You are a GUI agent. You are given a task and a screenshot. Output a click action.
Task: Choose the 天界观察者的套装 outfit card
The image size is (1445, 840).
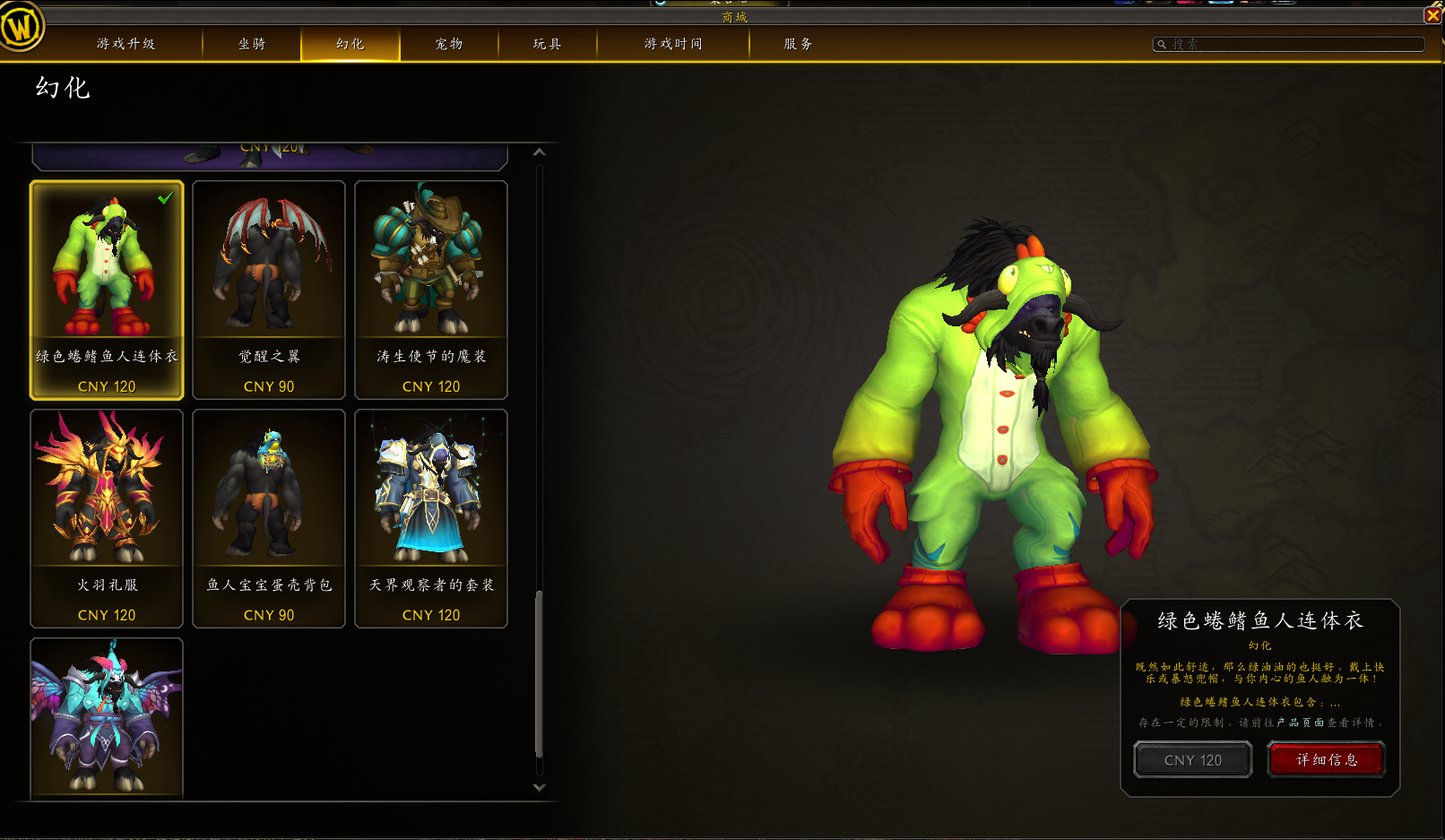[431, 518]
